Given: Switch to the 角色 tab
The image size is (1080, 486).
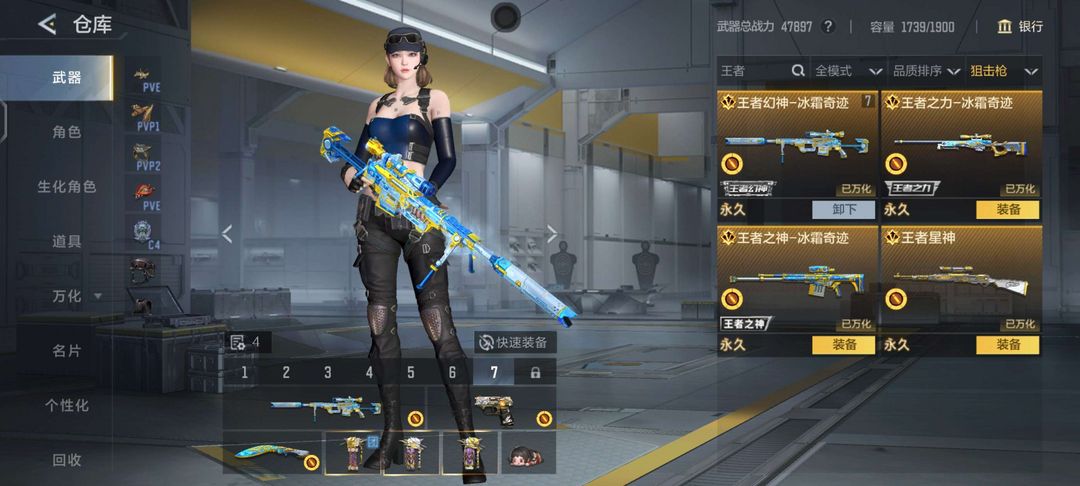Looking at the screenshot, I should [66, 132].
